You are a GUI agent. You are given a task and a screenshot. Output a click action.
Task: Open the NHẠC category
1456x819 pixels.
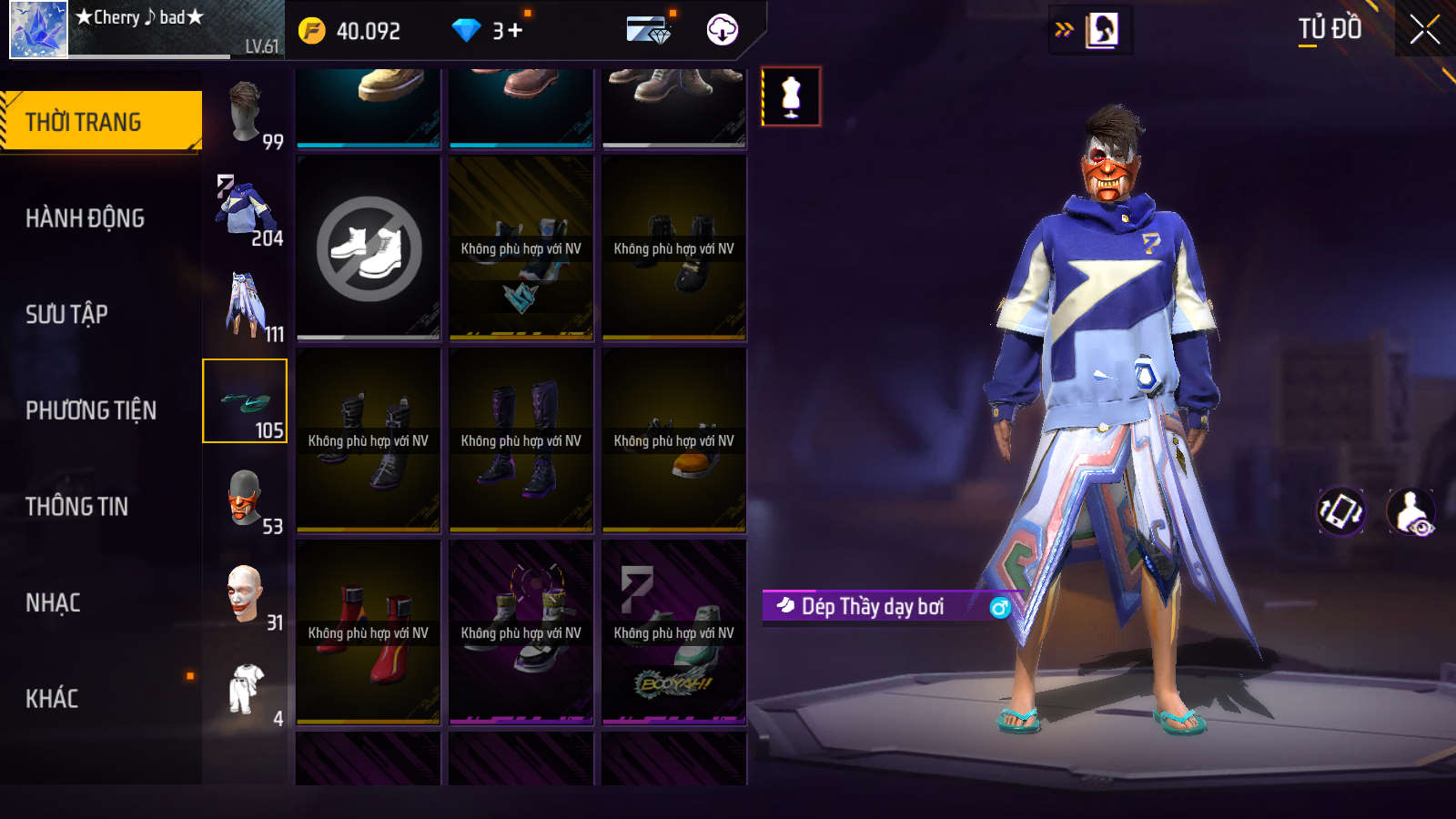pos(53,602)
